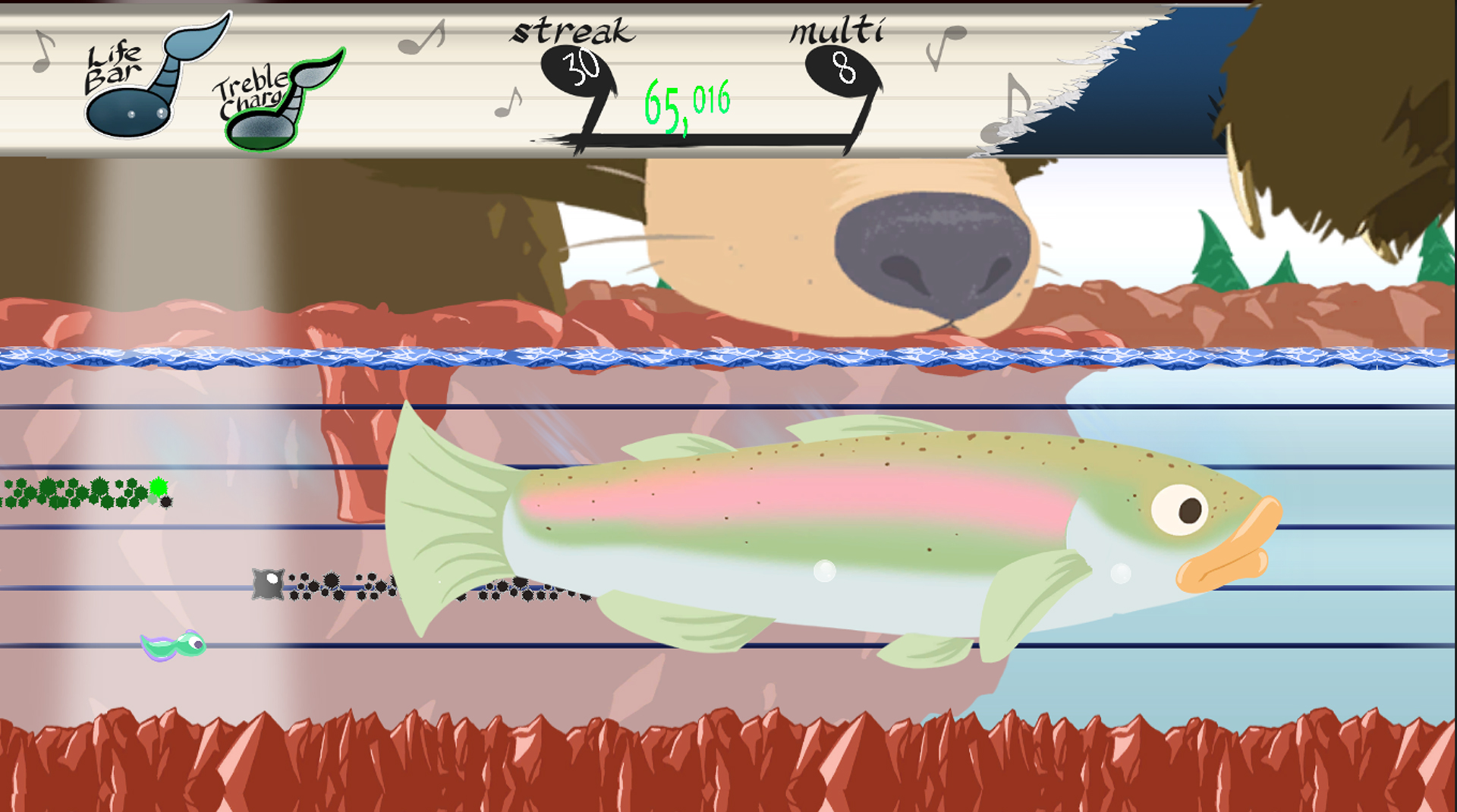Click the worm lure swimming near bottom left
Viewport: 1457px width, 812px height.
tap(173, 644)
